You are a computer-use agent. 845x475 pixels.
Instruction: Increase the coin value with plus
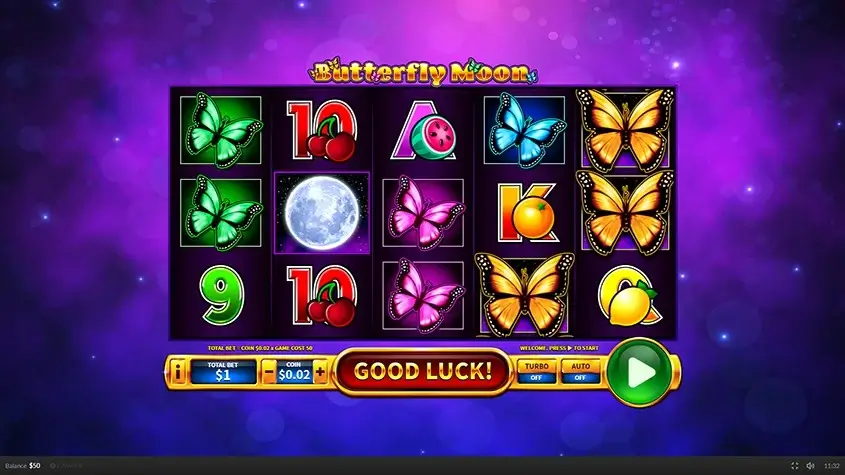pyautogui.click(x=320, y=372)
